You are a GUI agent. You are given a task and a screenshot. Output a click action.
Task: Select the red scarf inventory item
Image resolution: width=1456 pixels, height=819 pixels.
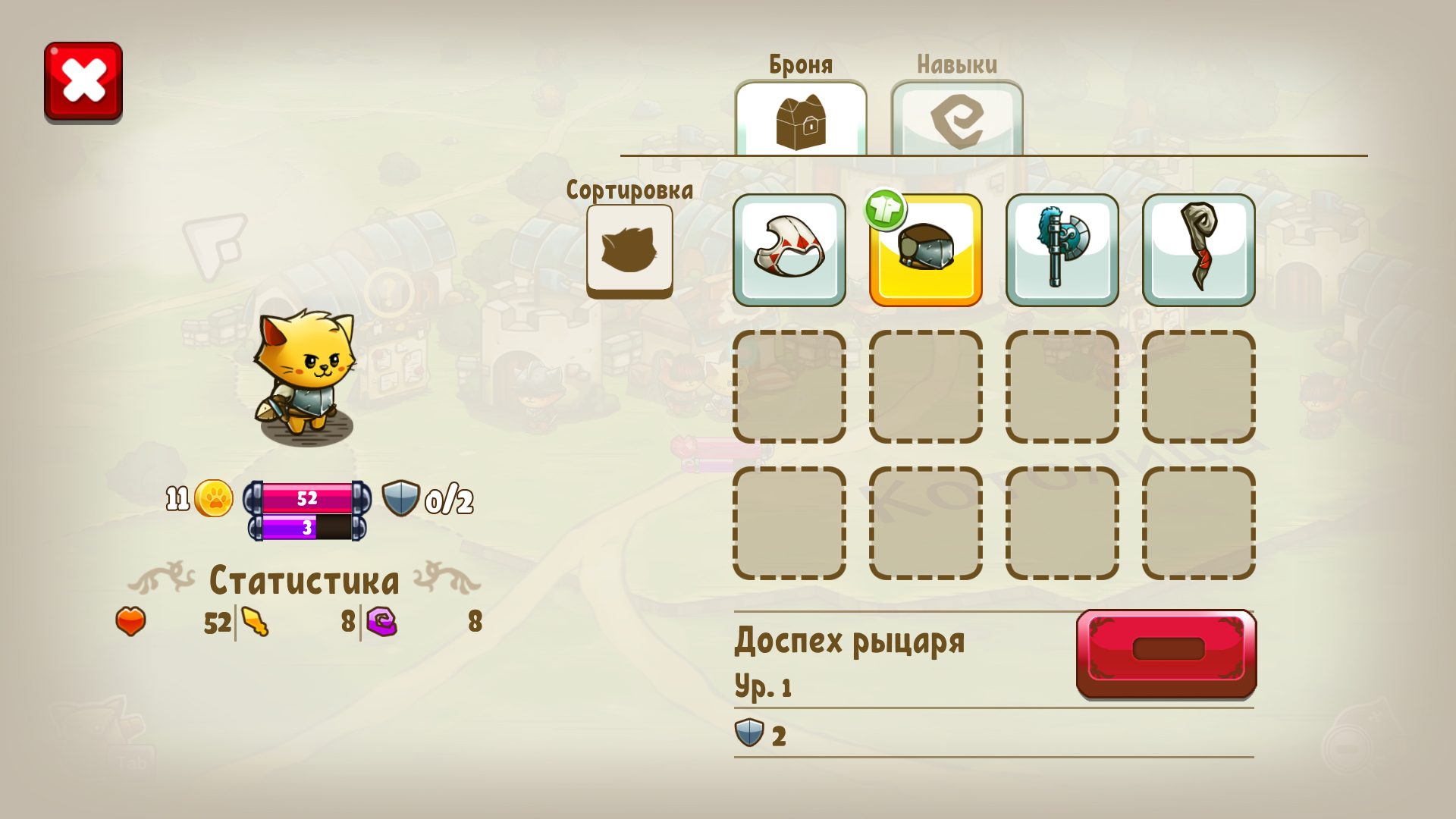click(x=1197, y=250)
